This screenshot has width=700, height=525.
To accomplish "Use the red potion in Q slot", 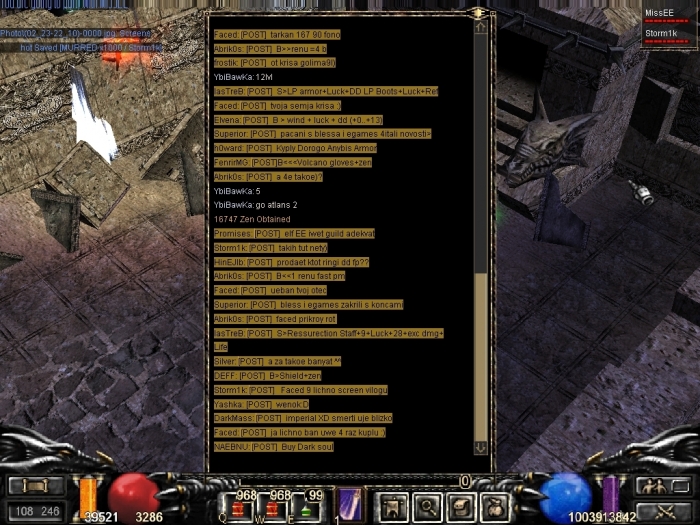I will coord(240,508).
